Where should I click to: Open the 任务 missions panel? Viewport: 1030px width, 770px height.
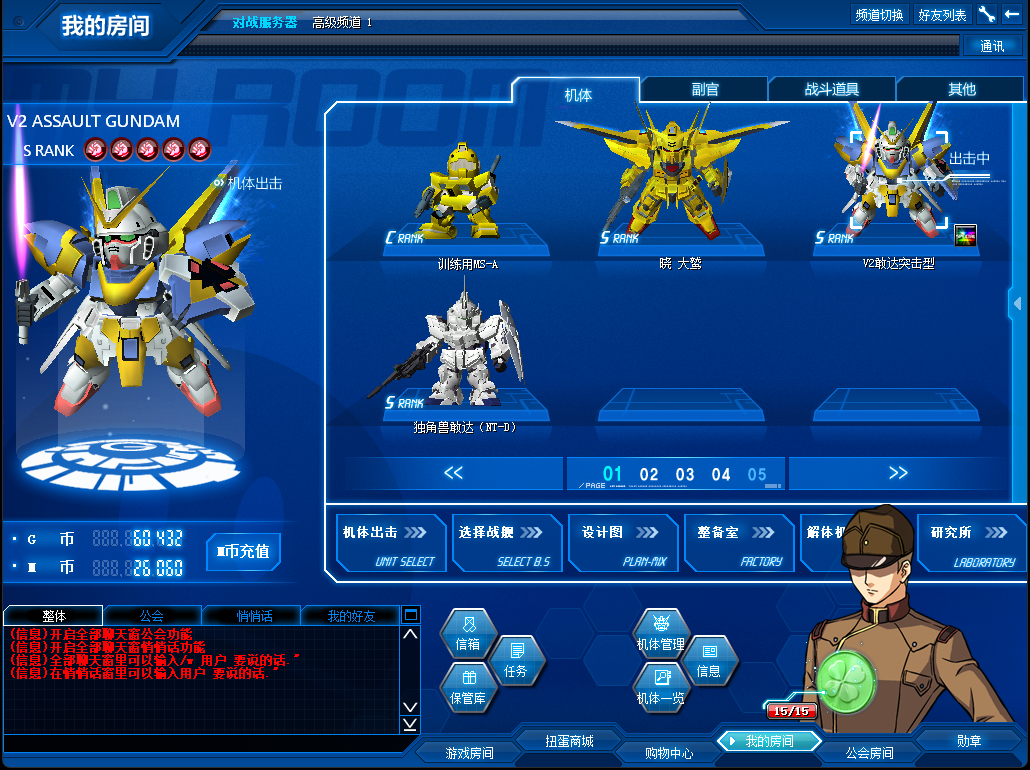click(516, 662)
